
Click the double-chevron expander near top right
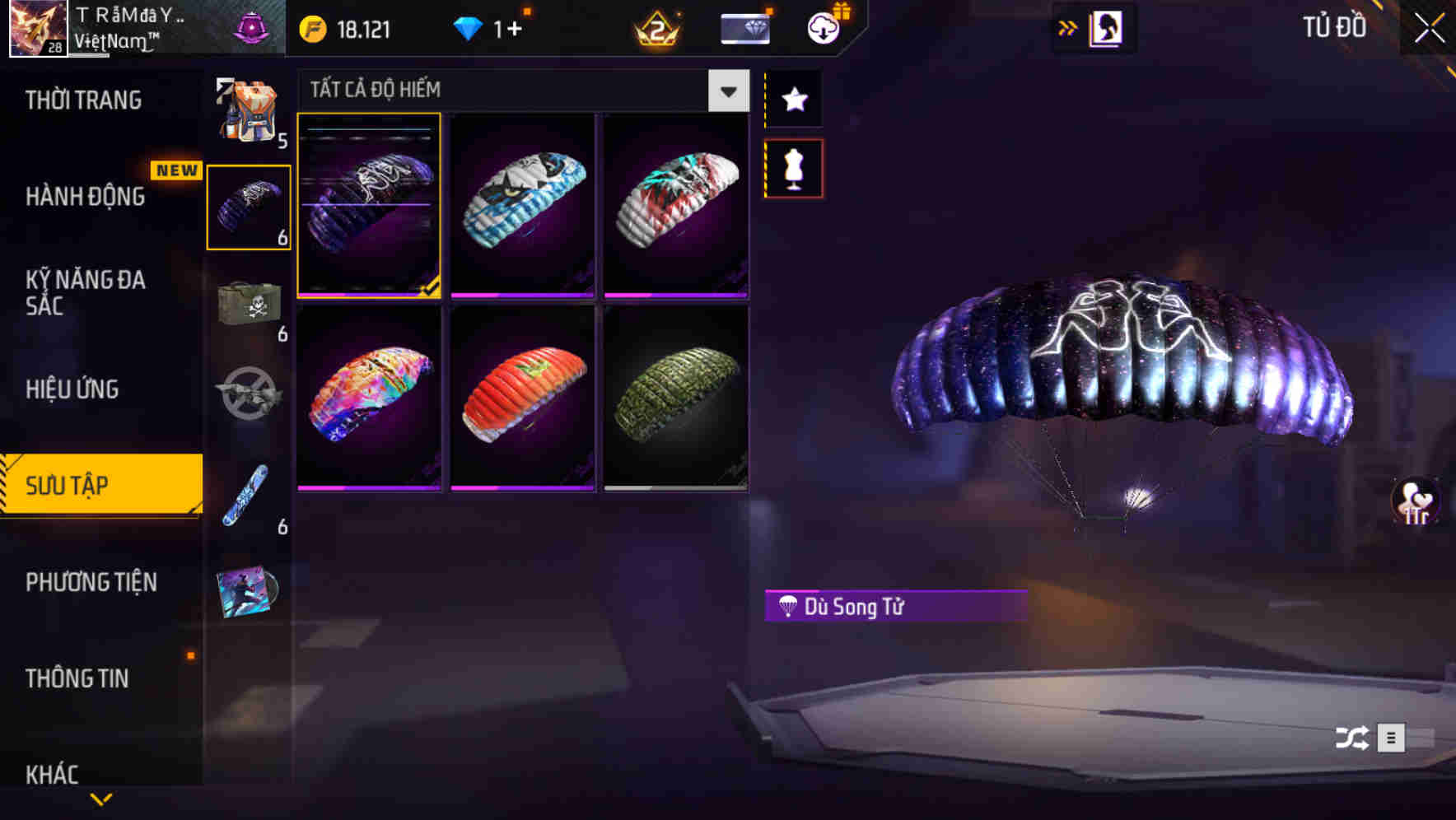[1068, 27]
